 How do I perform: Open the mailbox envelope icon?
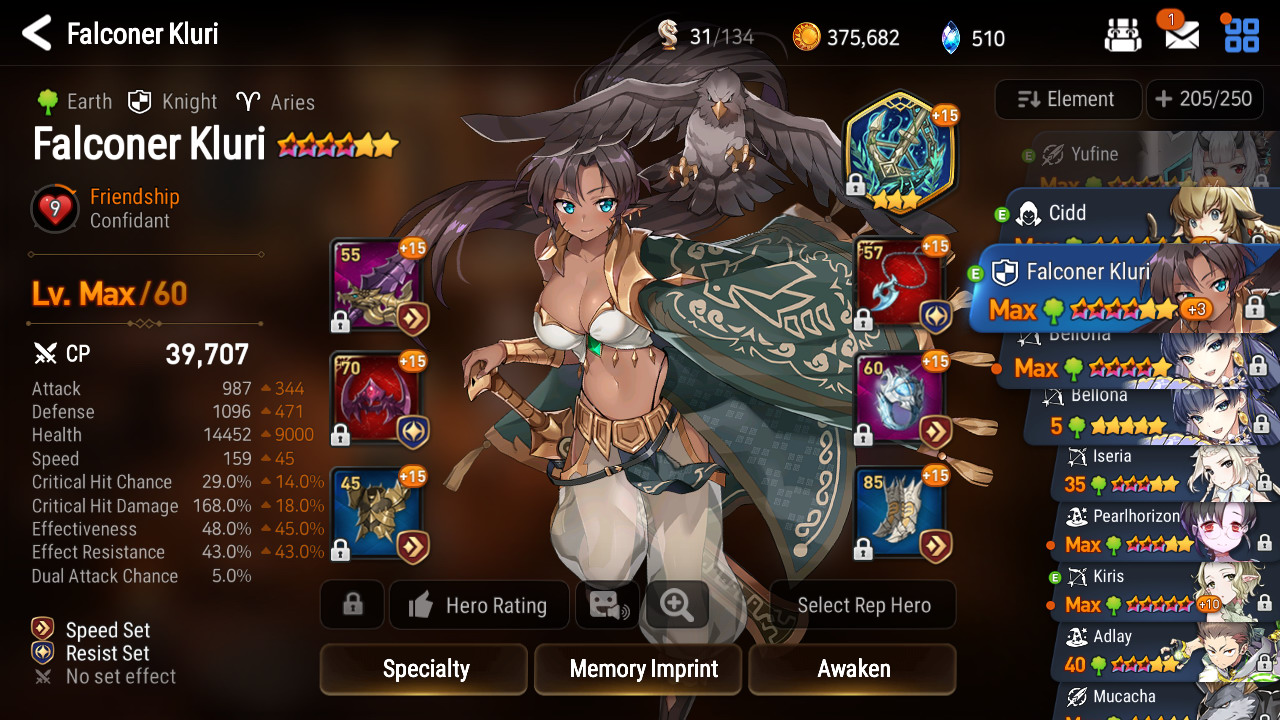click(1182, 36)
